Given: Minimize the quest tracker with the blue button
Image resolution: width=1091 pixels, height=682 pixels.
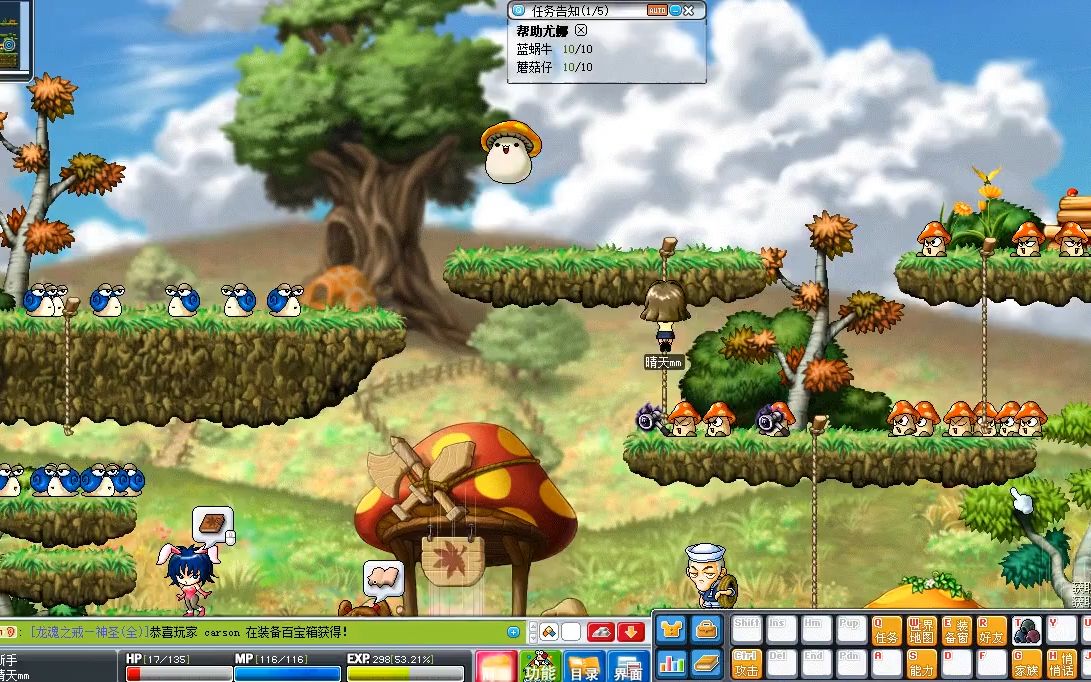Looking at the screenshot, I should [677, 10].
